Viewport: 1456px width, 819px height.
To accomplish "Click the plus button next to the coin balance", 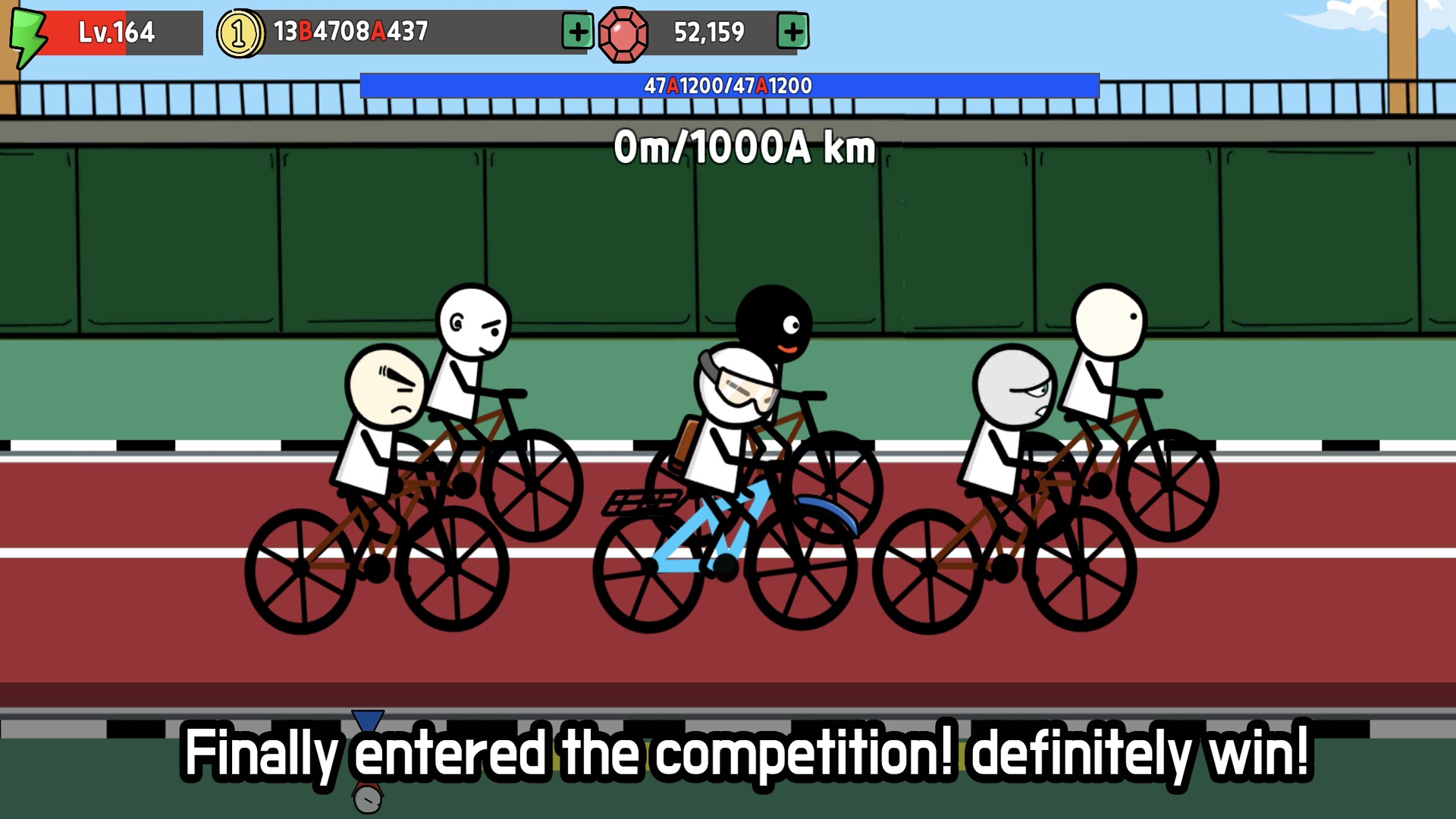I will [576, 32].
